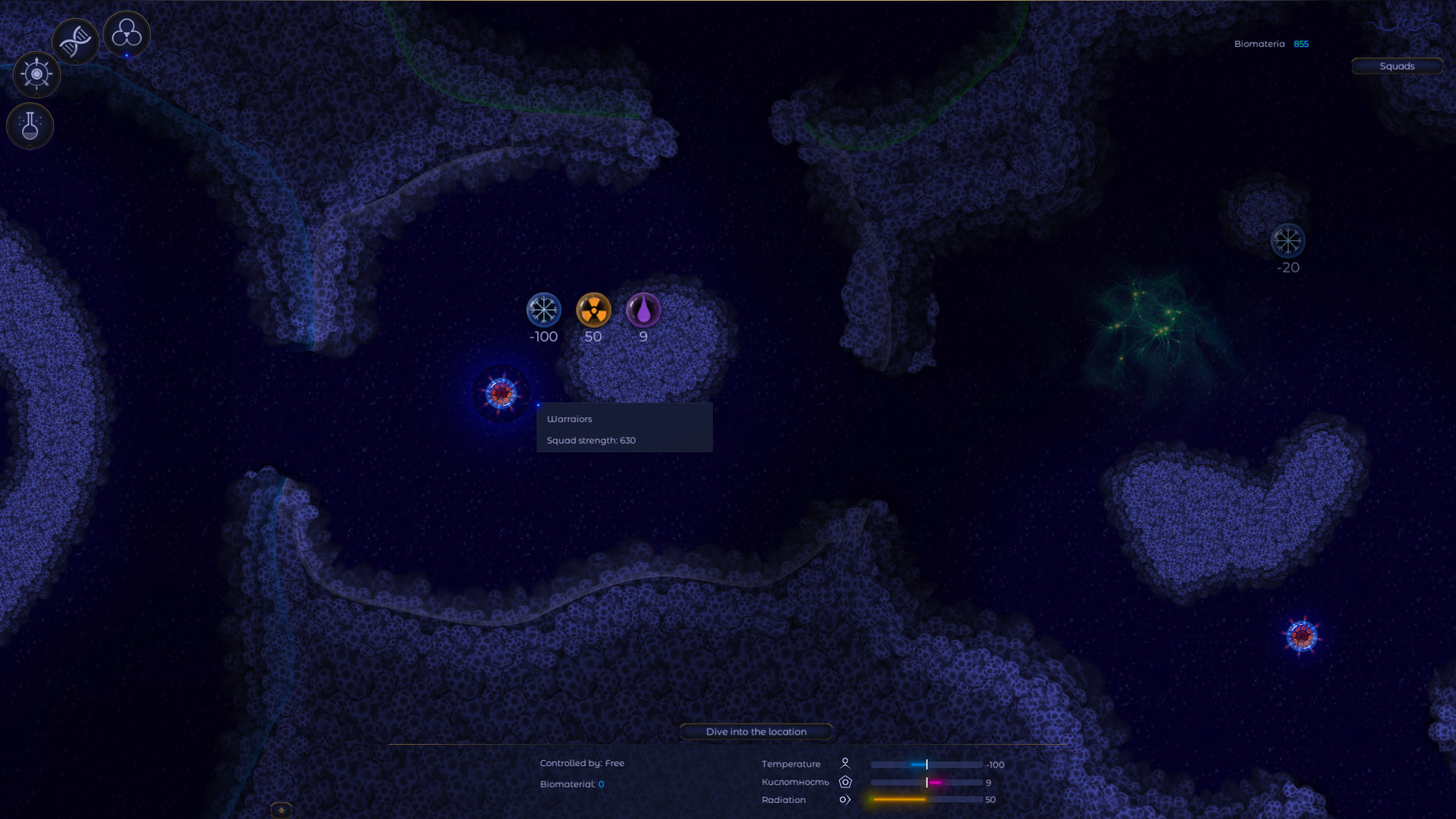This screenshot has height=819, width=1456.
Task: Open the laboratory flask icon
Action: tap(30, 125)
